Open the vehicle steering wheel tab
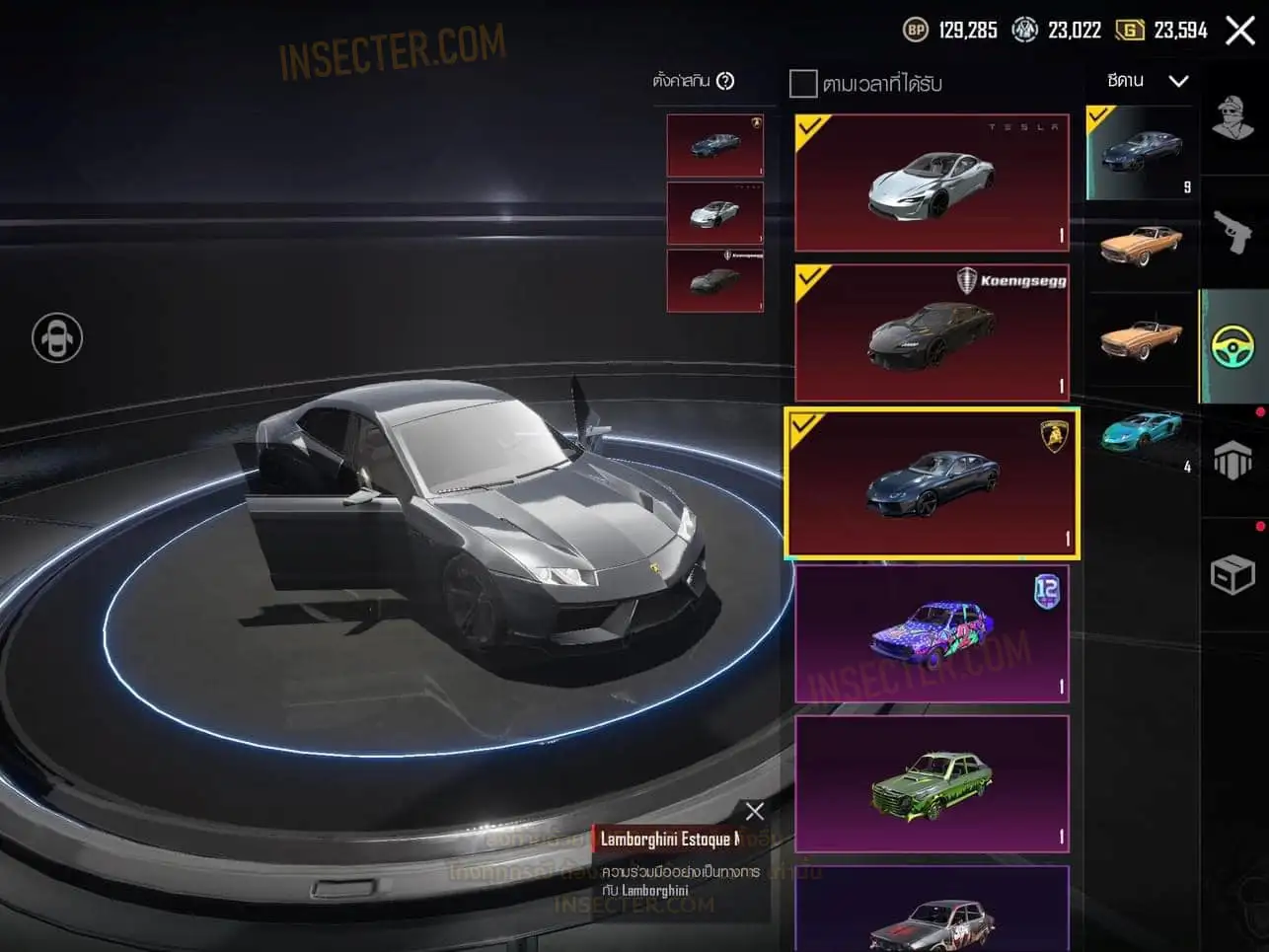 (x=1232, y=346)
